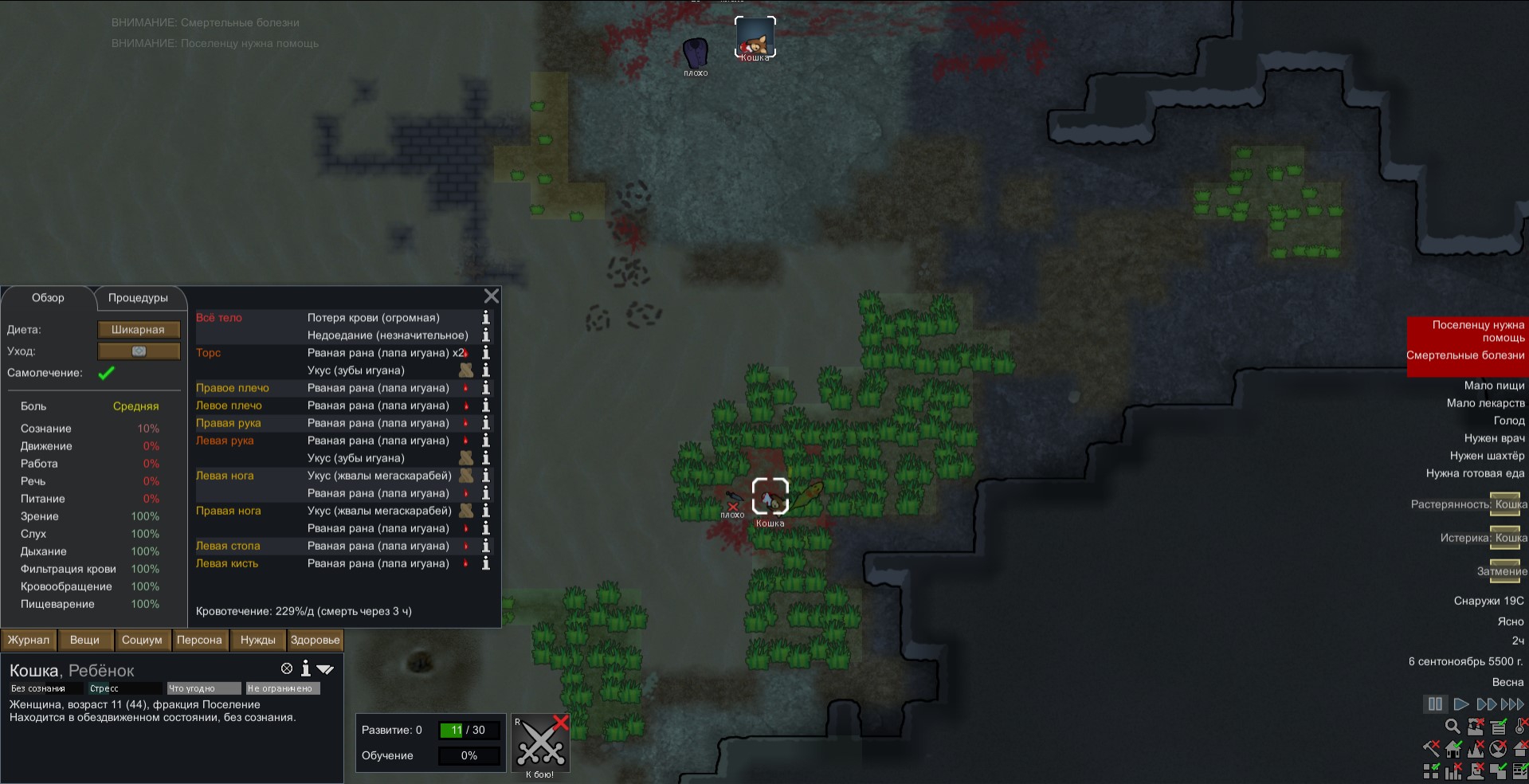Toggle the Самолечение green checkmark

click(106, 373)
